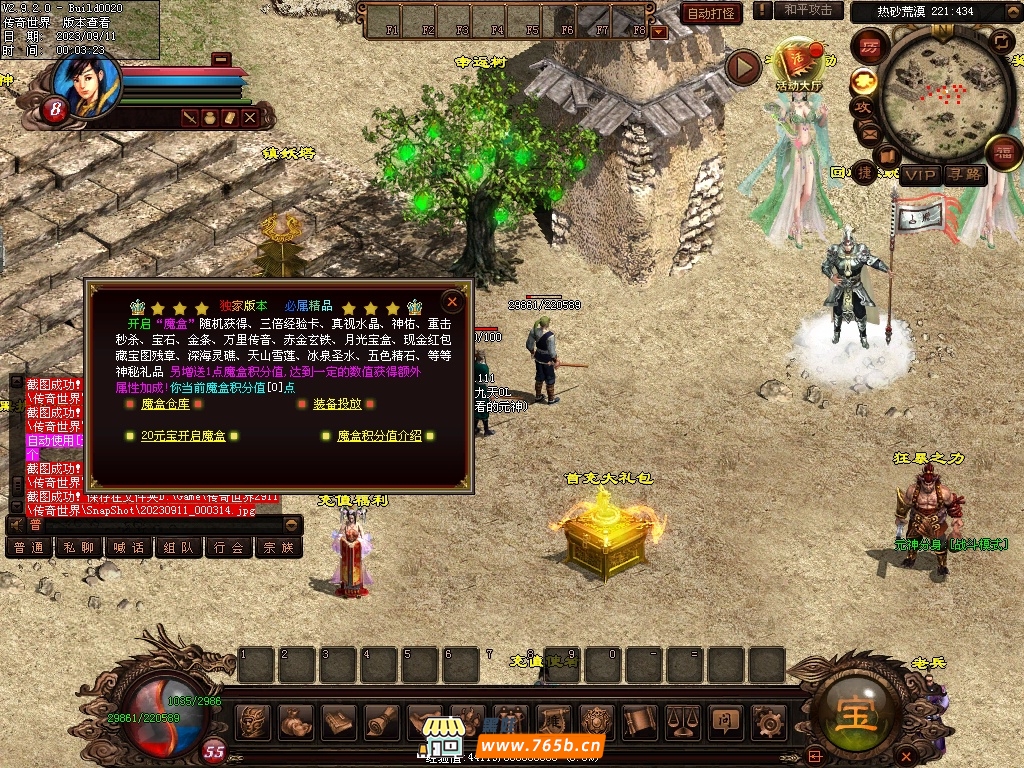1024x768 pixels.
Task: Open 魔盒积分值介绍 link
Action: (379, 436)
